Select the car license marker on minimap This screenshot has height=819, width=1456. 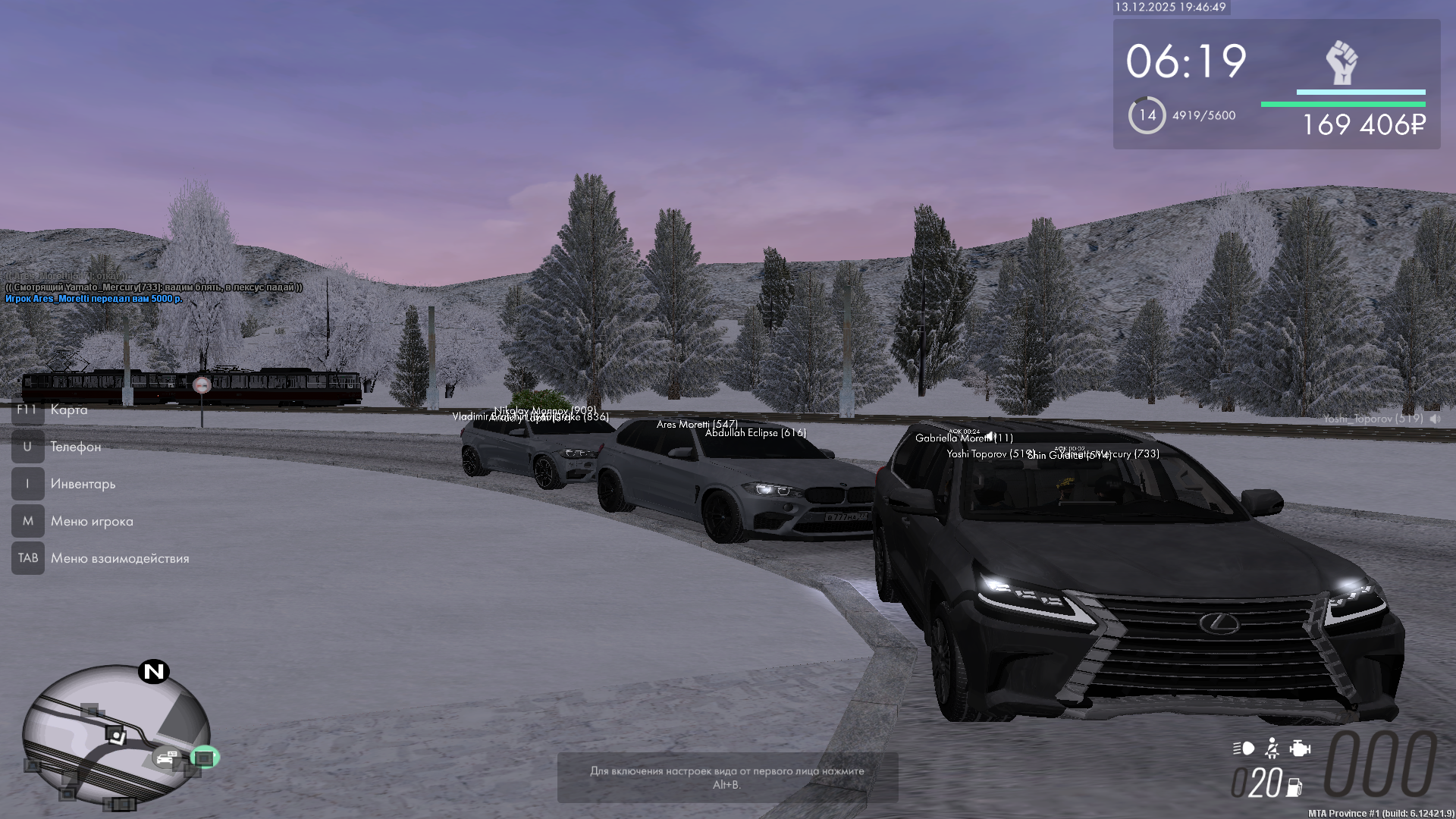166,757
